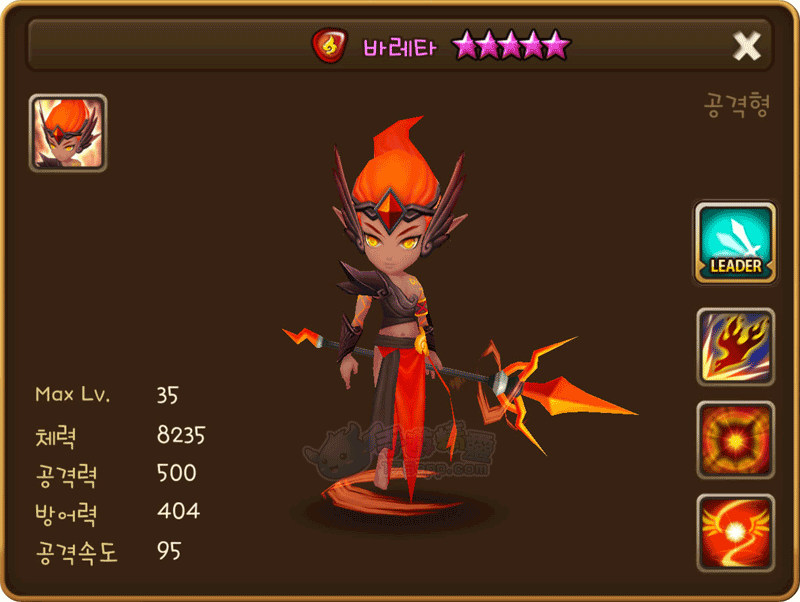Select the monster portrait thumbnail
The height and width of the screenshot is (602, 800).
tap(68, 133)
